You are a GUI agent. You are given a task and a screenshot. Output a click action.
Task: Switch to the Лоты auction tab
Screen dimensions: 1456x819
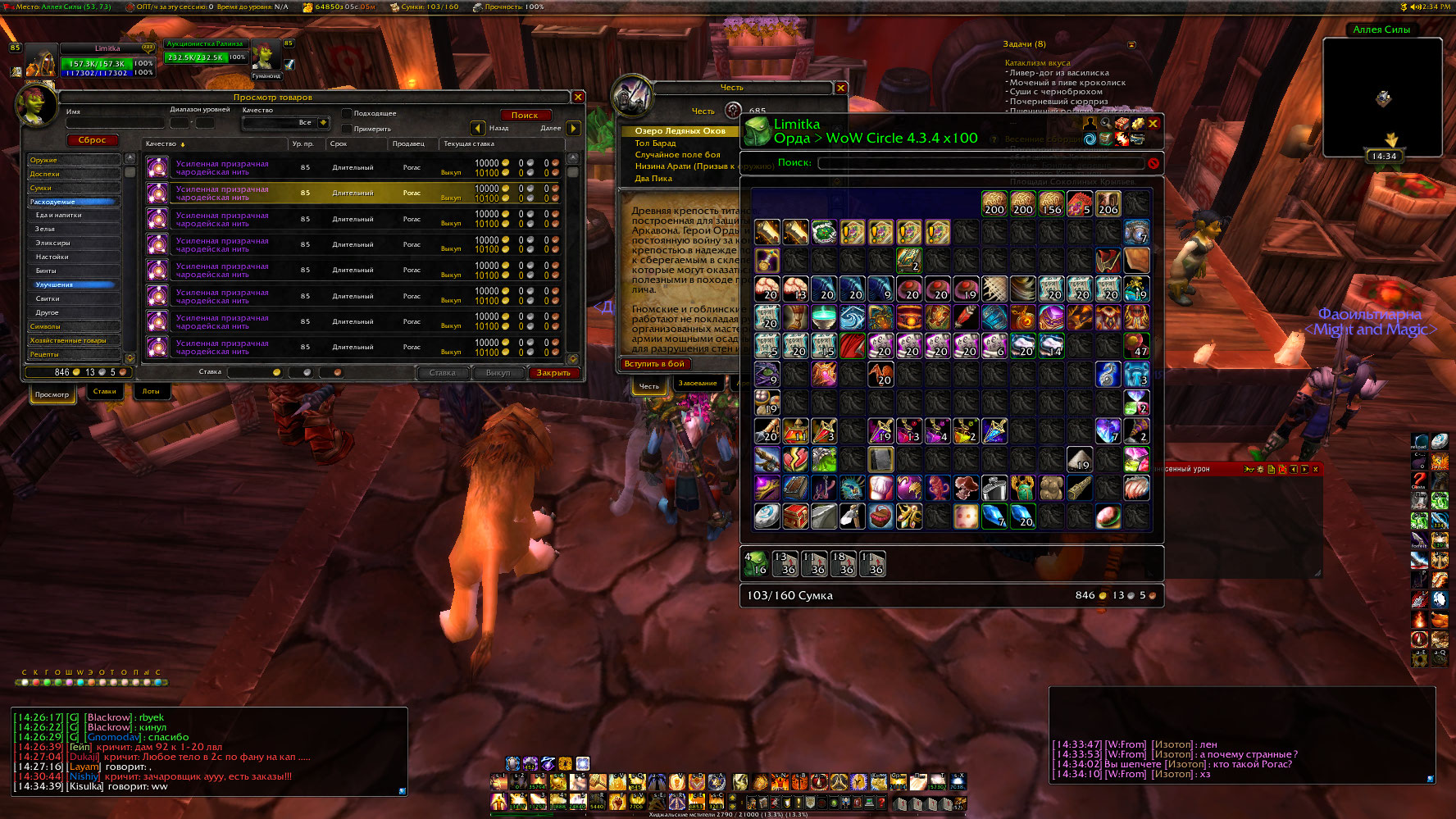[x=151, y=392]
